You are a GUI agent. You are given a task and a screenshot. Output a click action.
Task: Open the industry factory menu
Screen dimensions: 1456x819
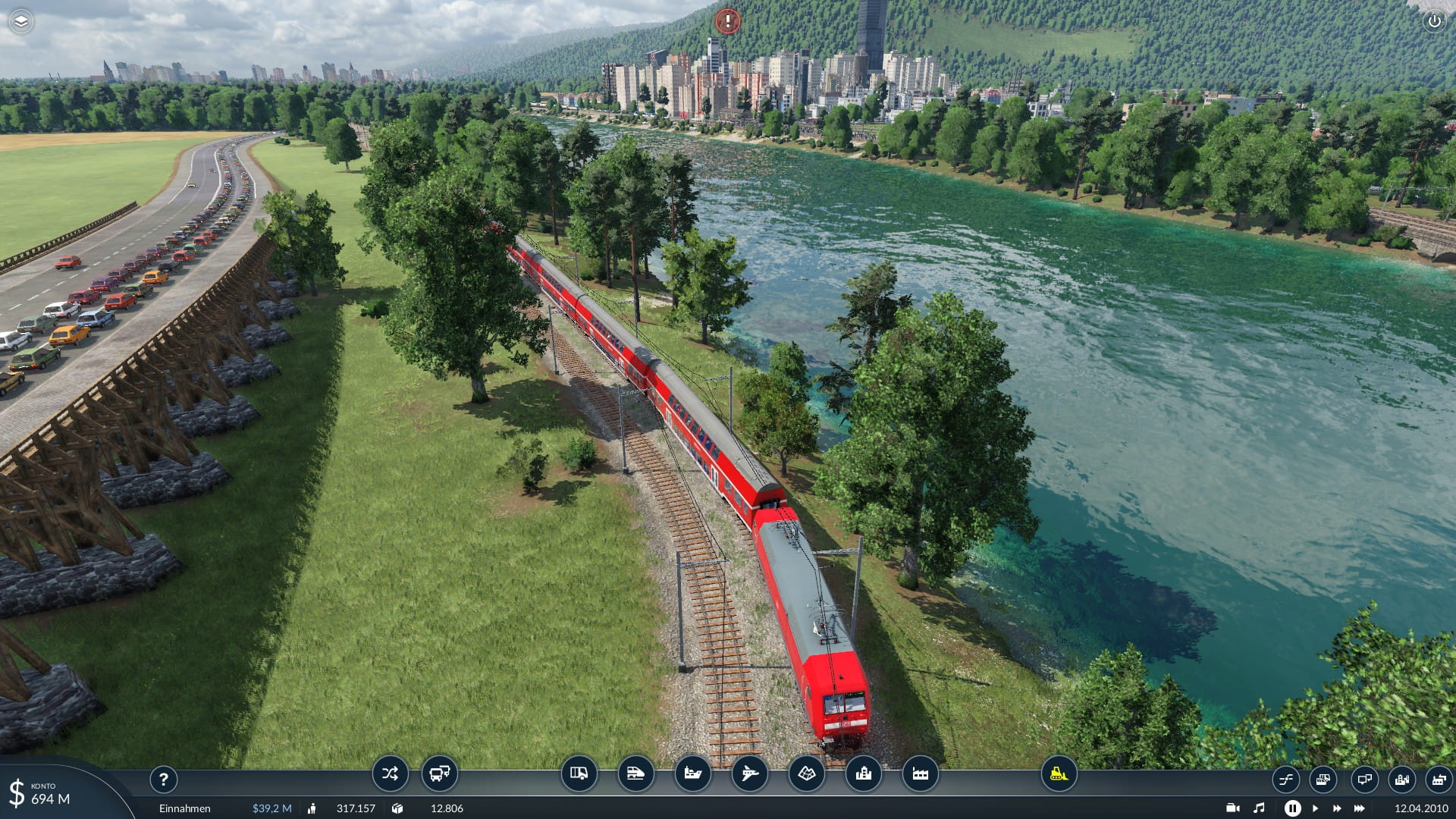pyautogui.click(x=920, y=773)
